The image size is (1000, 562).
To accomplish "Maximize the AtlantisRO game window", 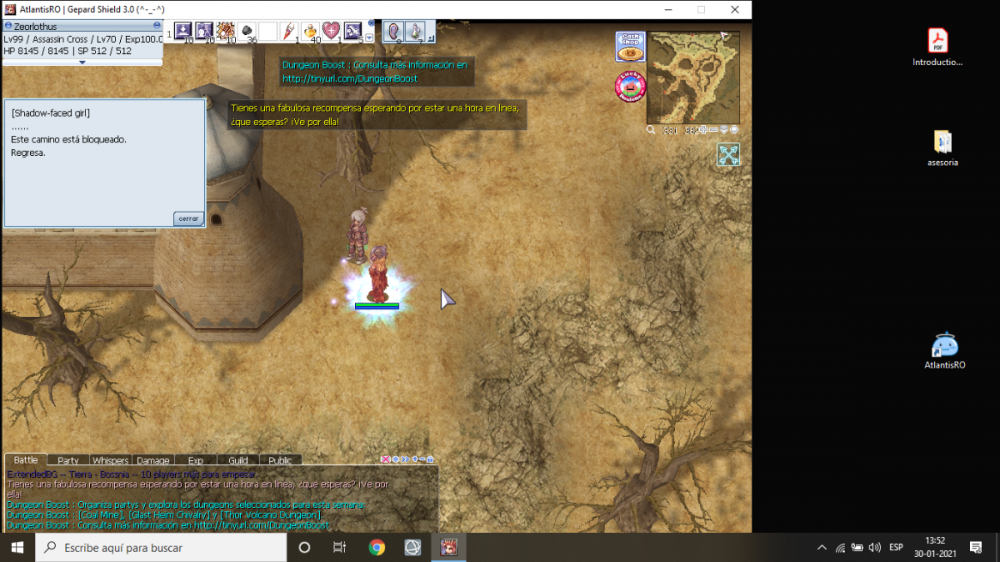I will click(x=701, y=9).
